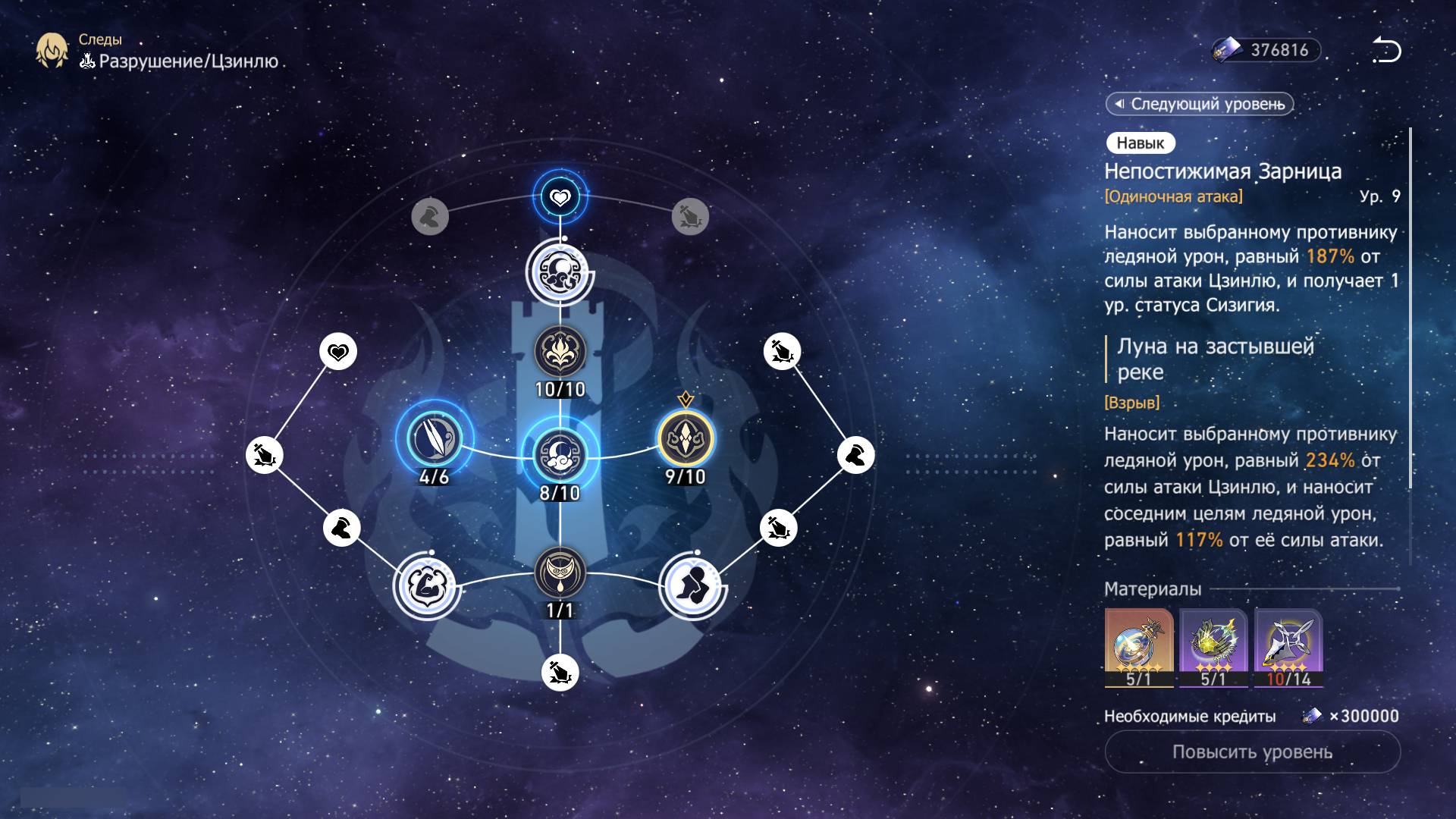The image size is (1456, 819).
Task: Open the flexing arm bonus ability node
Action: click(x=427, y=585)
